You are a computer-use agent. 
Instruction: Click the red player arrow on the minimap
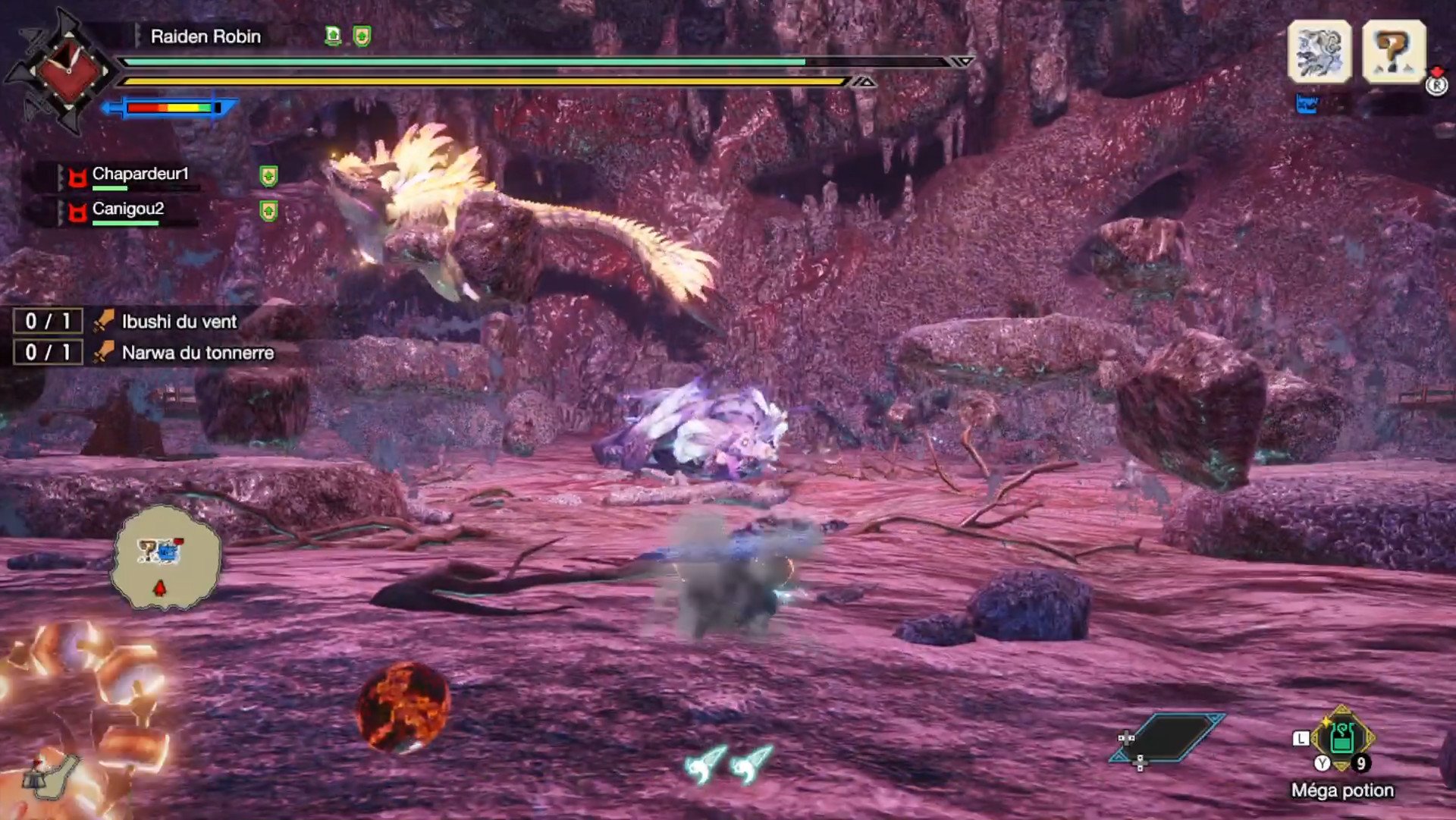pyautogui.click(x=162, y=586)
